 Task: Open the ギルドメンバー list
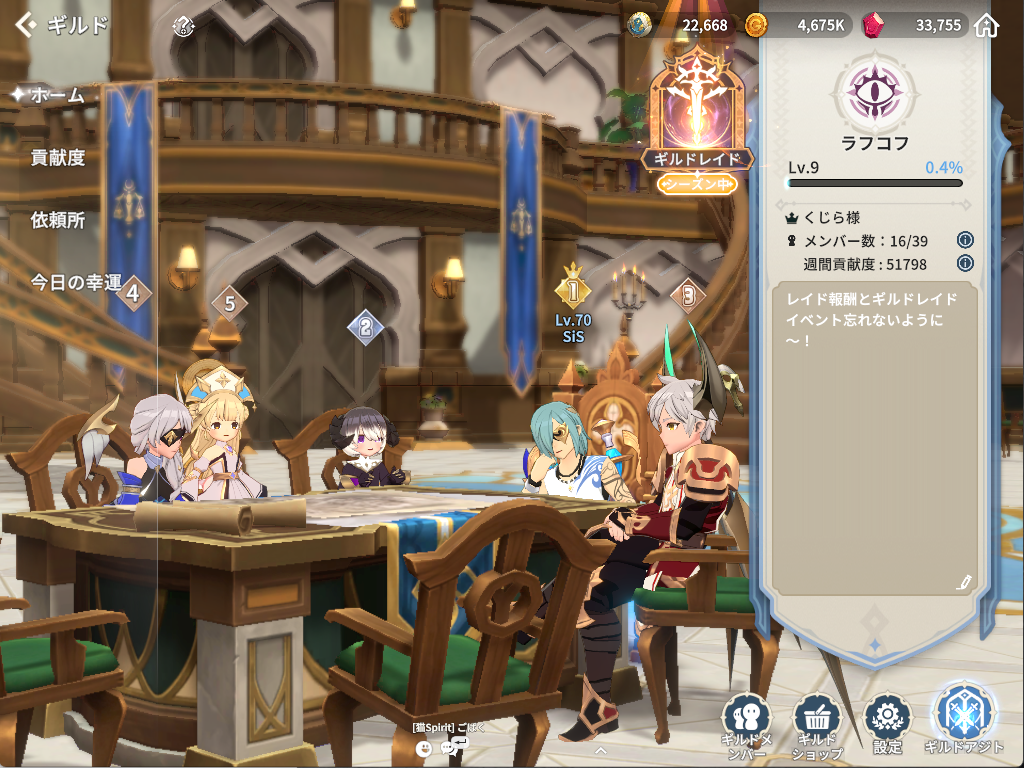pos(747,723)
